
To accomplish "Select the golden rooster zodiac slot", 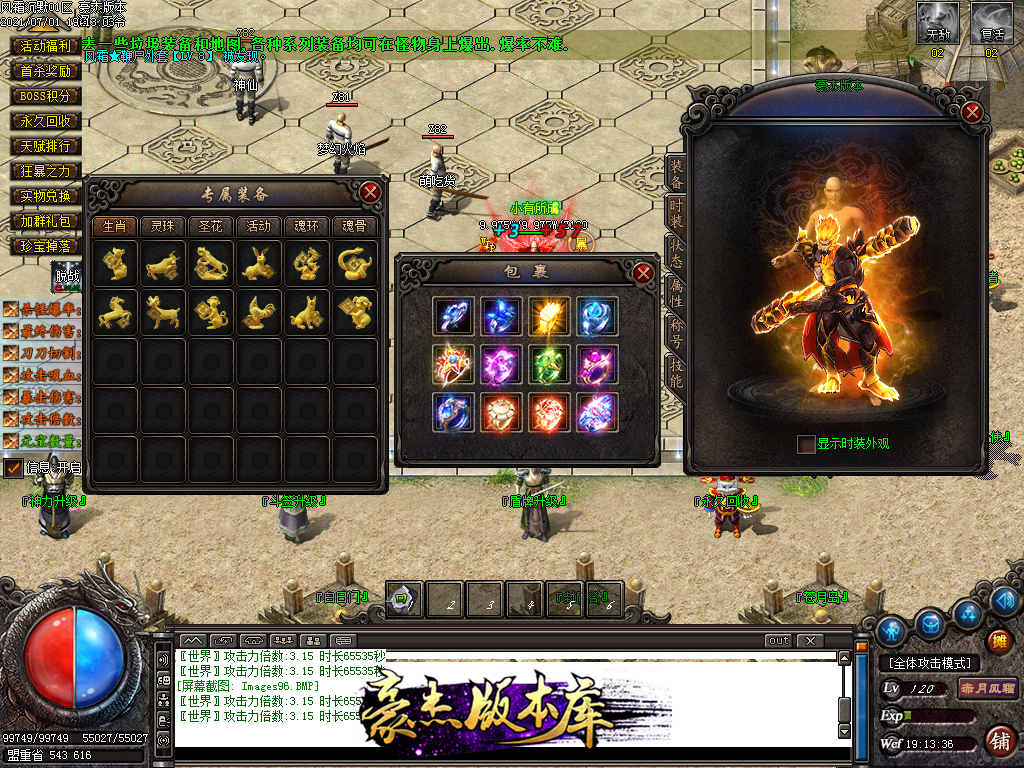I will coord(258,313).
